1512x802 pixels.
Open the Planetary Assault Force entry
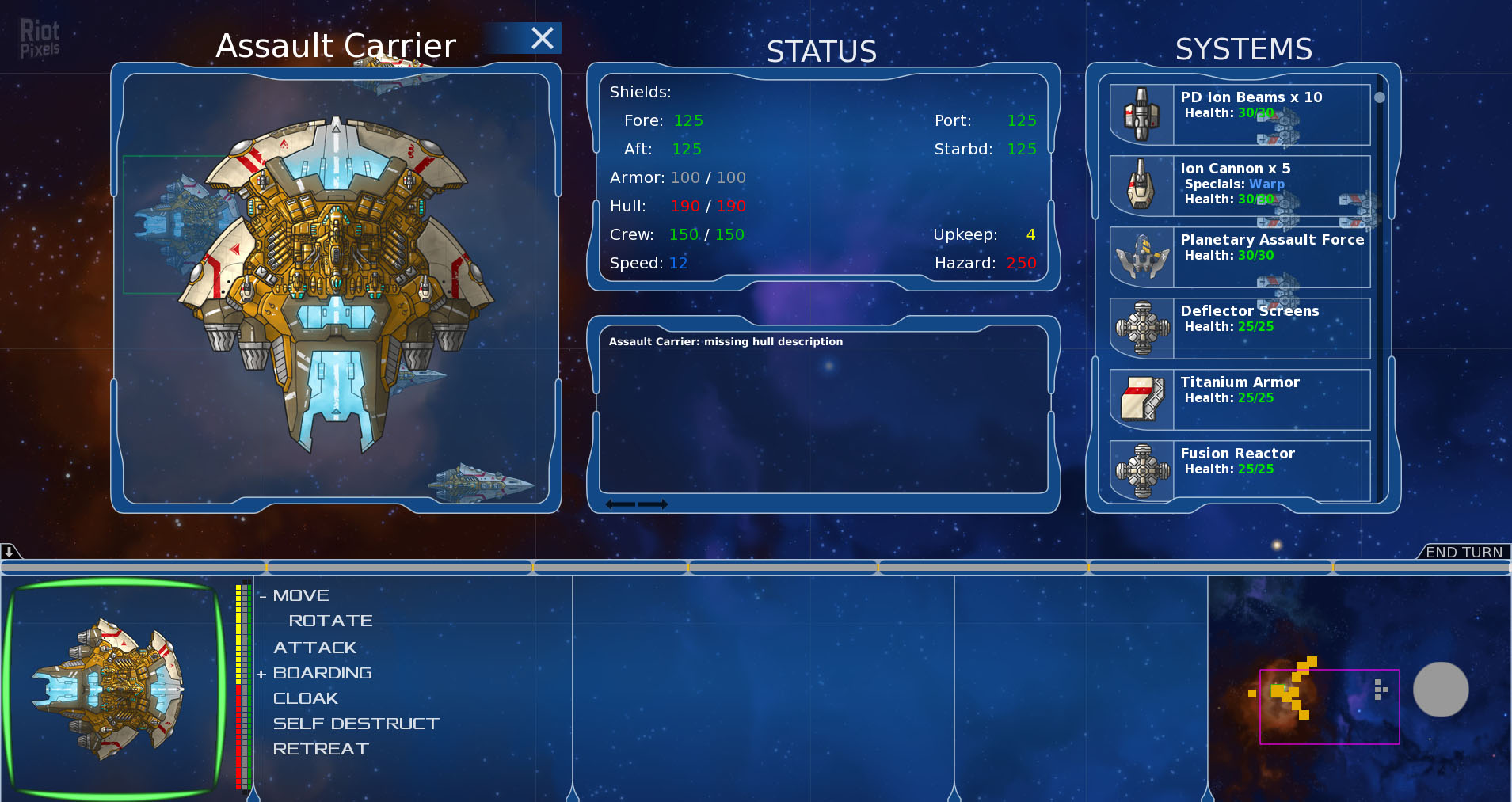coord(1240,257)
